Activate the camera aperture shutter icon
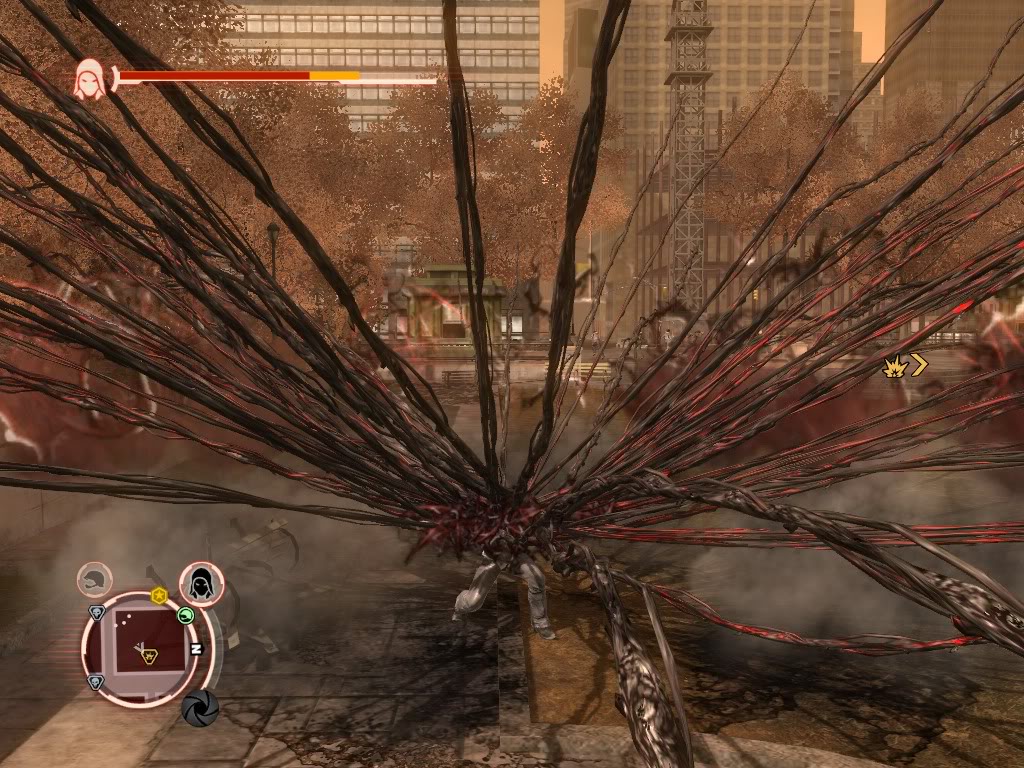This screenshot has width=1024, height=768. 200,707
